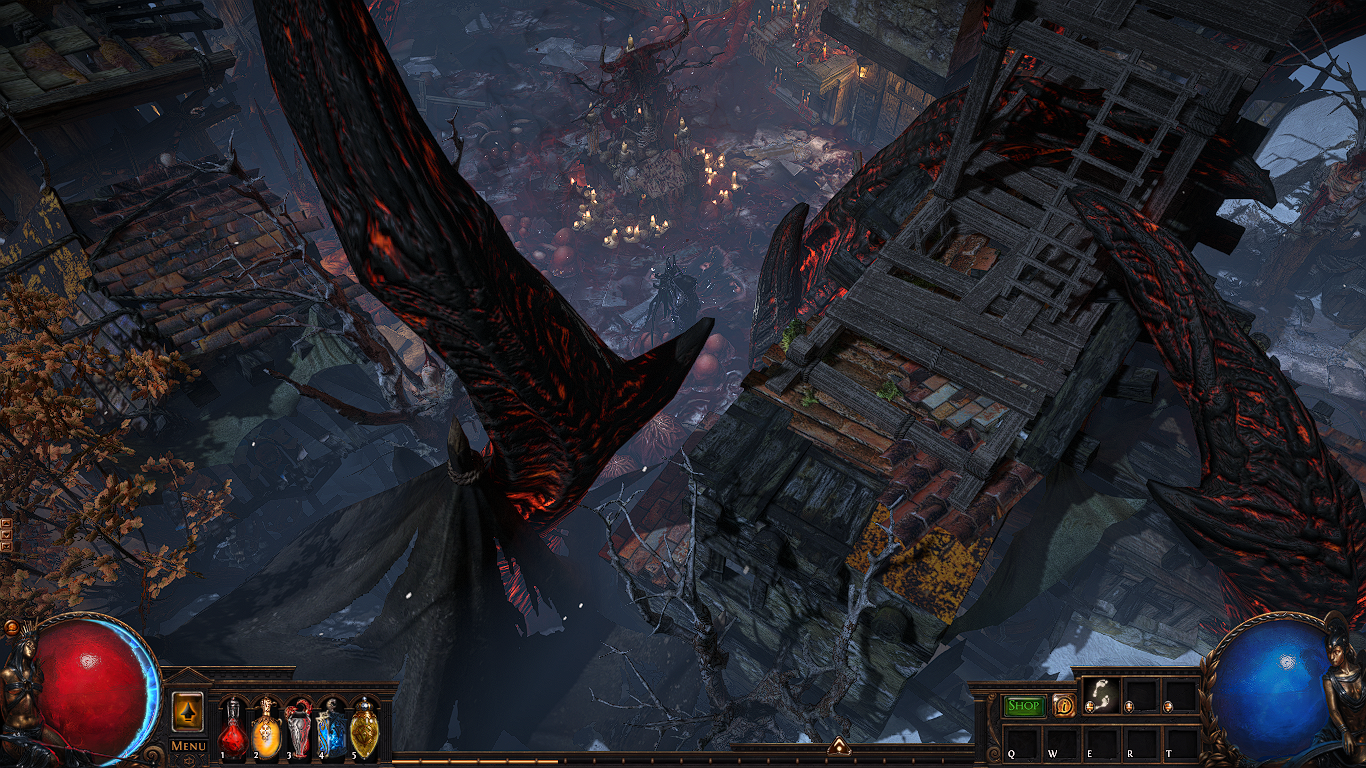Use the blue flask in slot 4
This screenshot has width=1366, height=768.
[x=332, y=729]
